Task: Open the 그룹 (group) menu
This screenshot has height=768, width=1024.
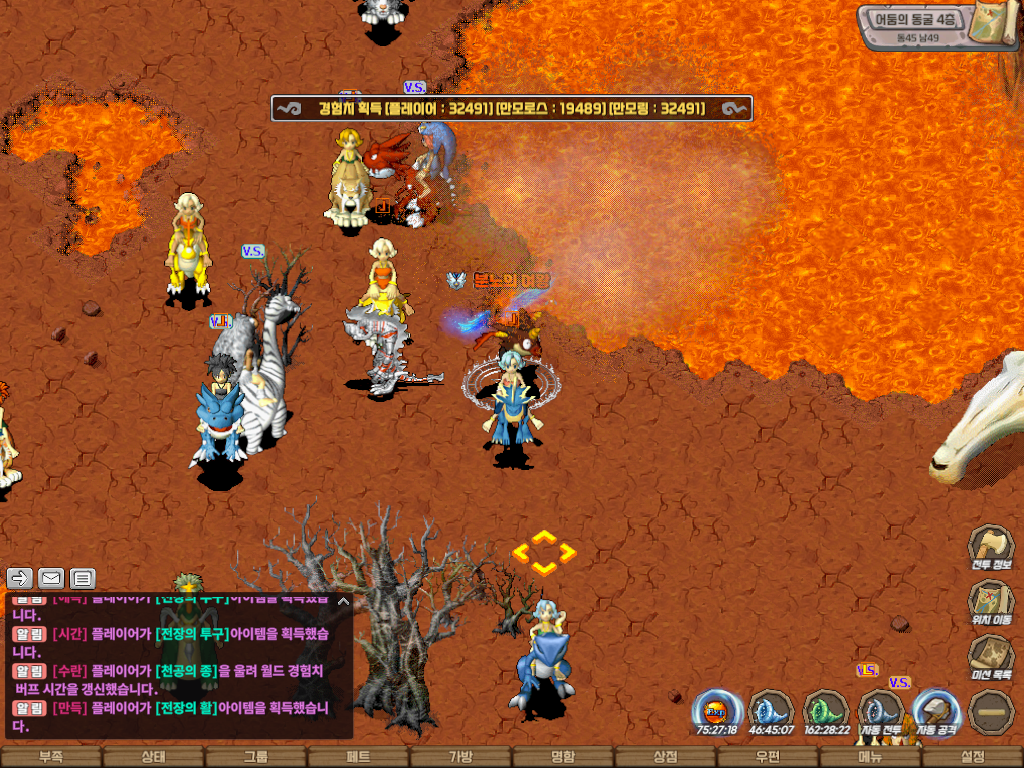Action: pos(256,757)
